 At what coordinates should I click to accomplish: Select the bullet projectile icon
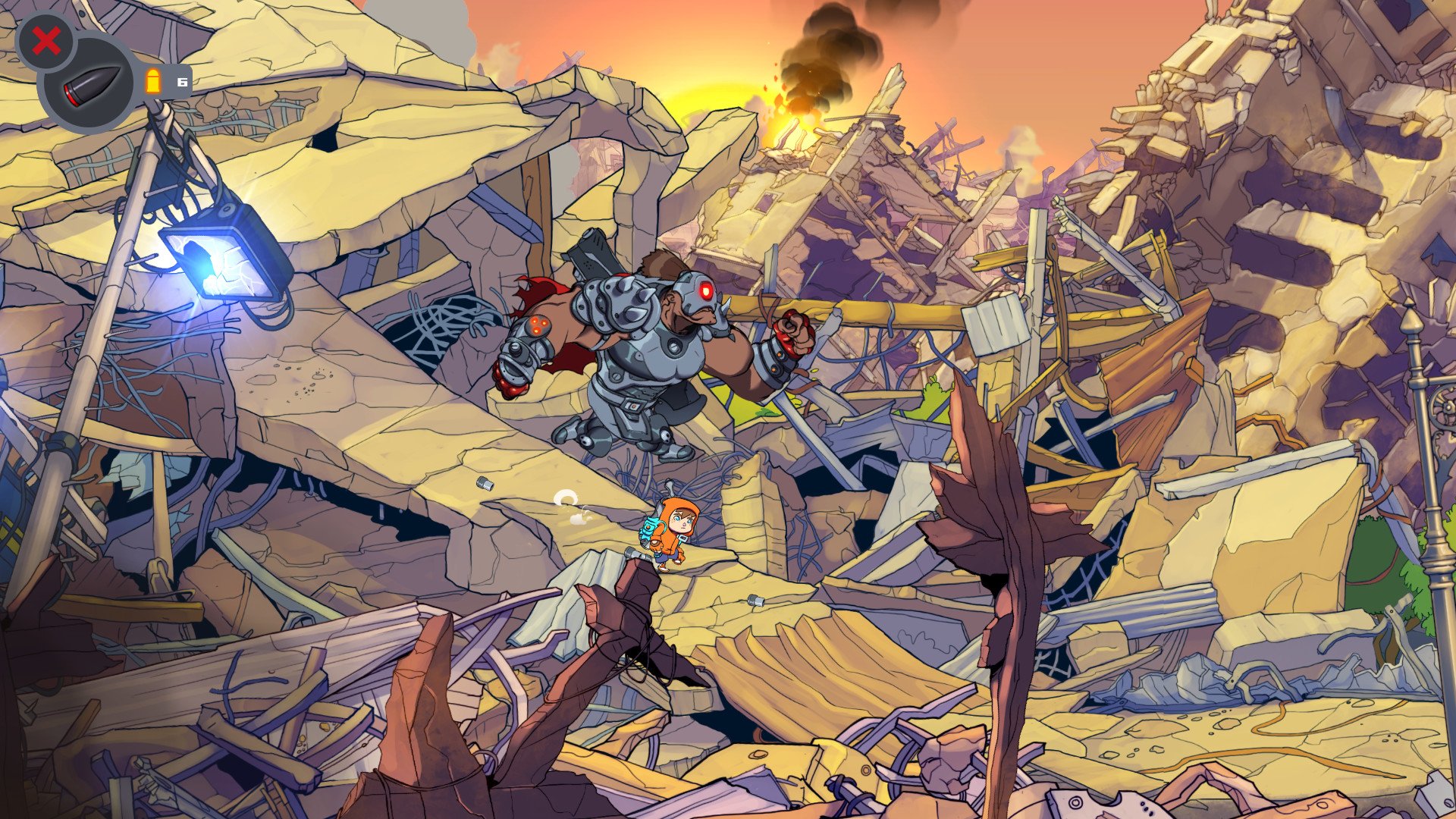pos(91,83)
